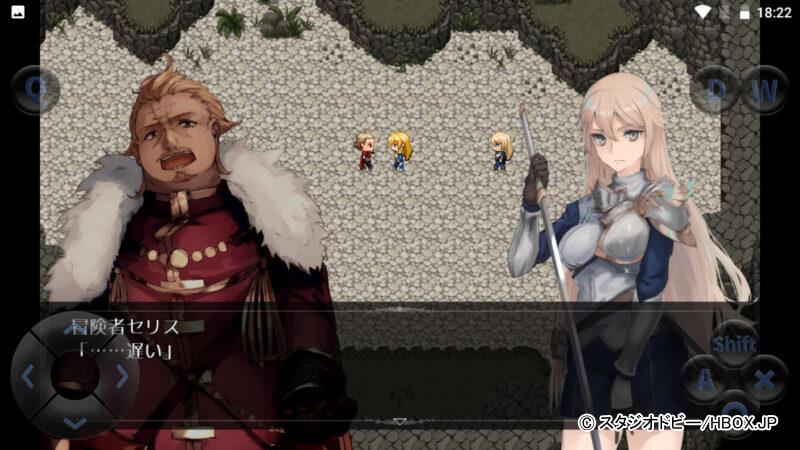Advance the dialogue with the continue arrow
The width and height of the screenshot is (800, 450).
tap(399, 421)
